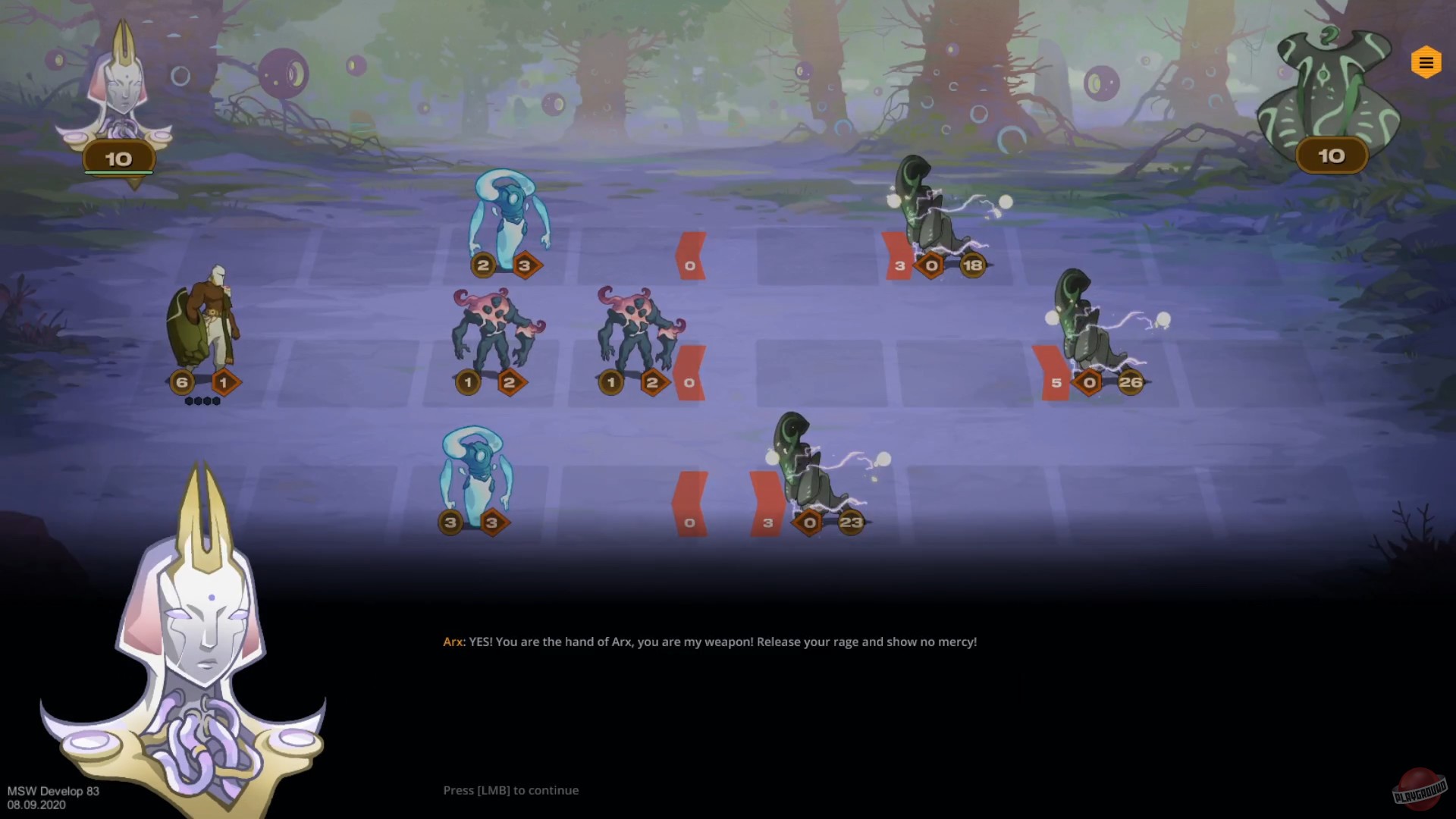The height and width of the screenshot is (819, 1456).
Task: Click Press LMB to continue prompt
Action: pos(510,789)
